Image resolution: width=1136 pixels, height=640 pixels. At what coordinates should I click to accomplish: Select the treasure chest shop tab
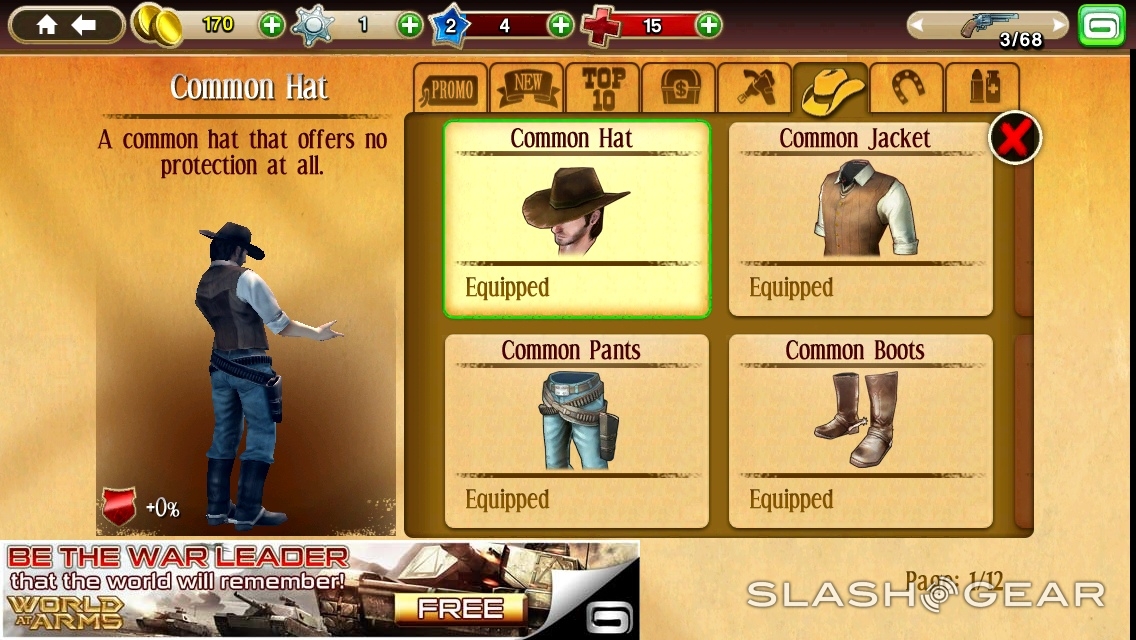(x=679, y=90)
